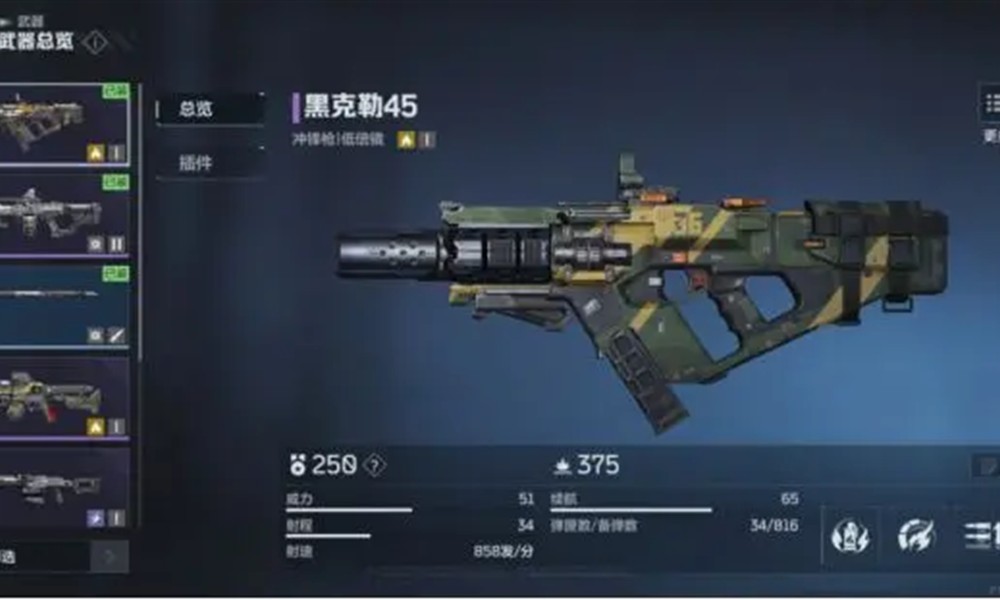The width and height of the screenshot is (1000, 600).
Task: Select the first perk icon with the hexagon emblem
Action: point(850,537)
